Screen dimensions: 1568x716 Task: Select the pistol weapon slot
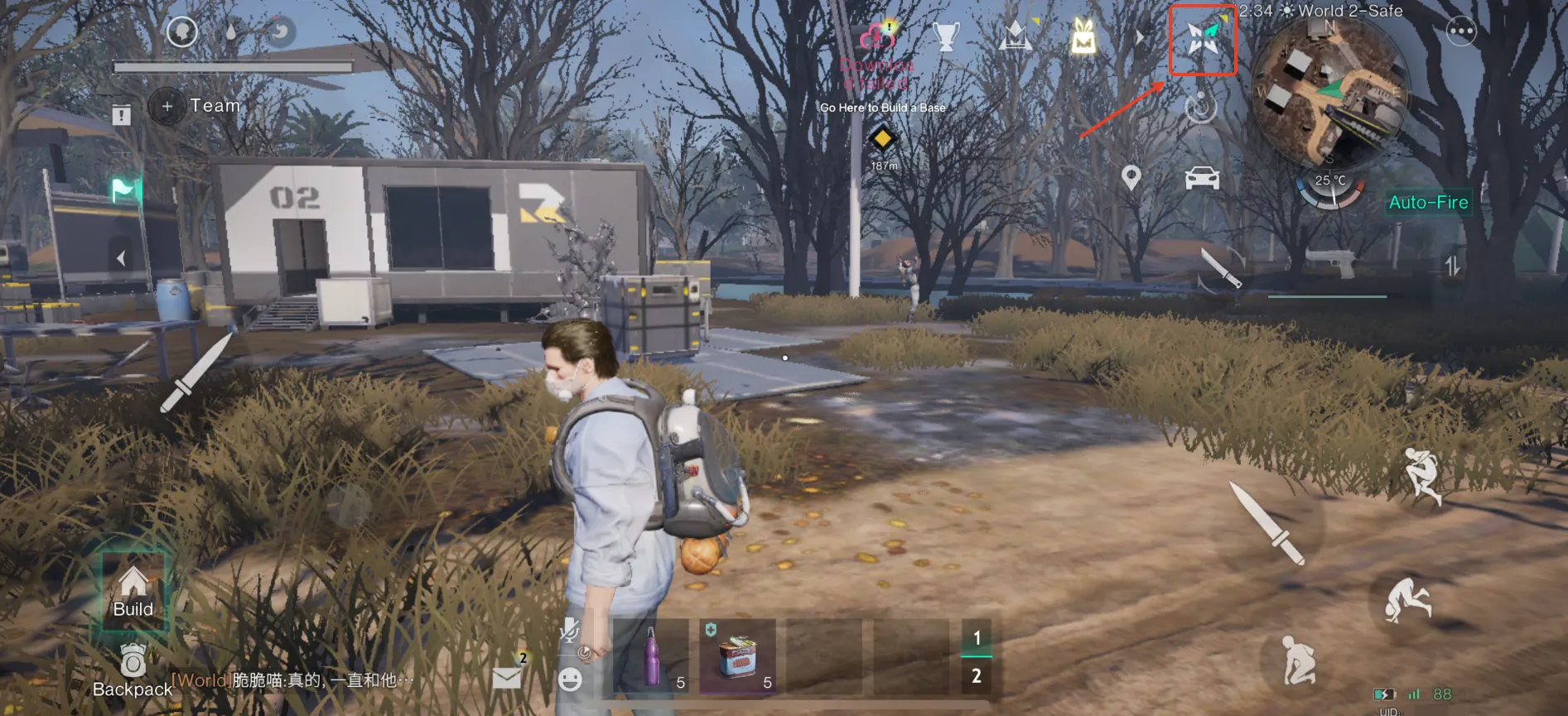pos(1329,265)
